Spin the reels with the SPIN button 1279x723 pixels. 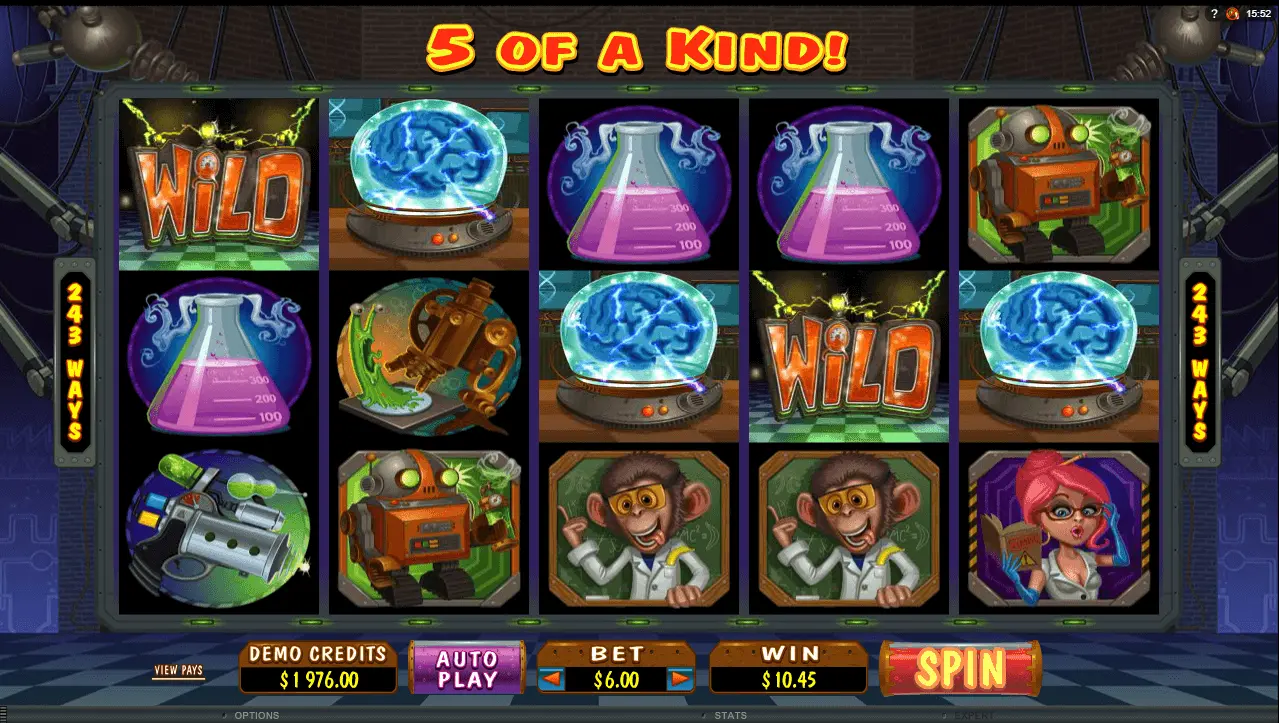[960, 668]
